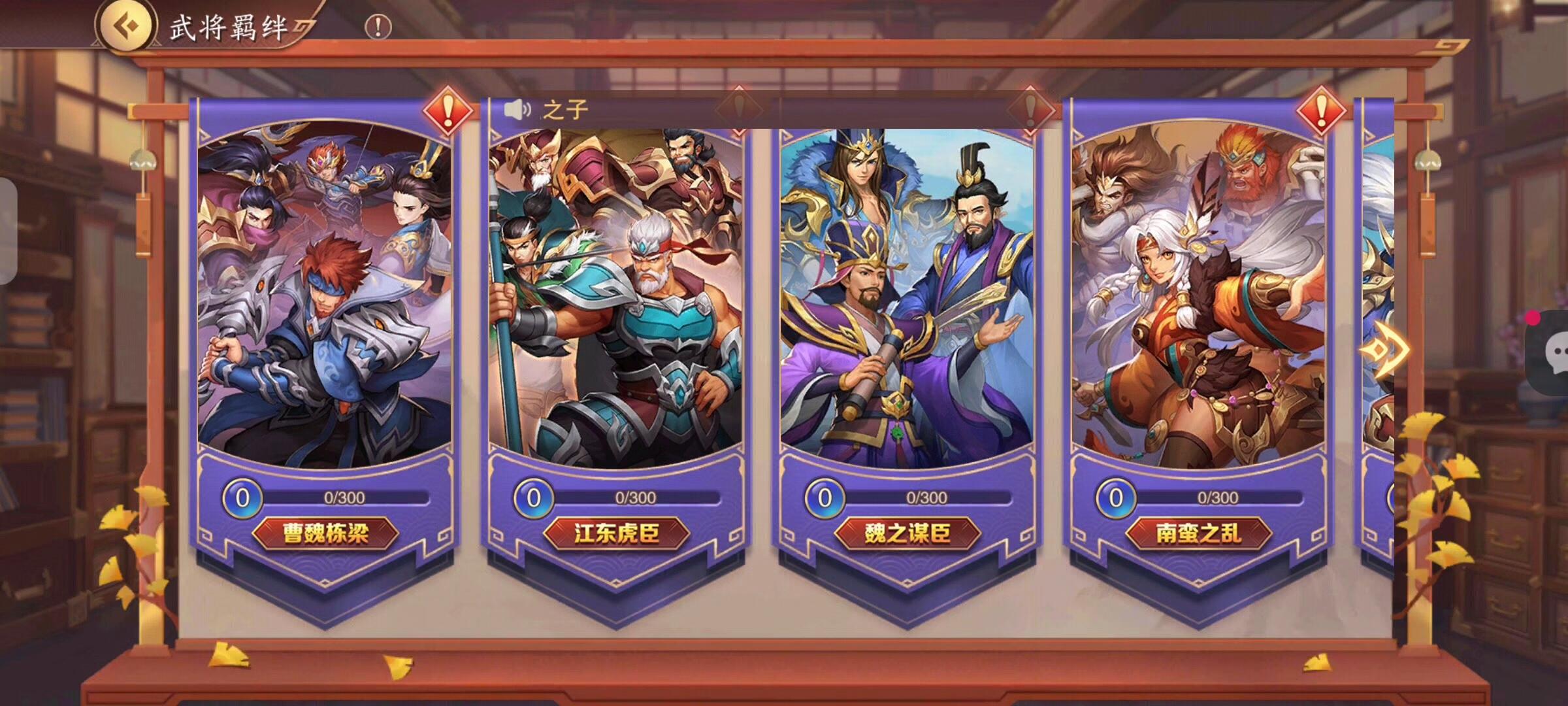This screenshot has height=706, width=1568.
Task: Tap the 魏之谋臣 name button
Action: click(x=907, y=533)
